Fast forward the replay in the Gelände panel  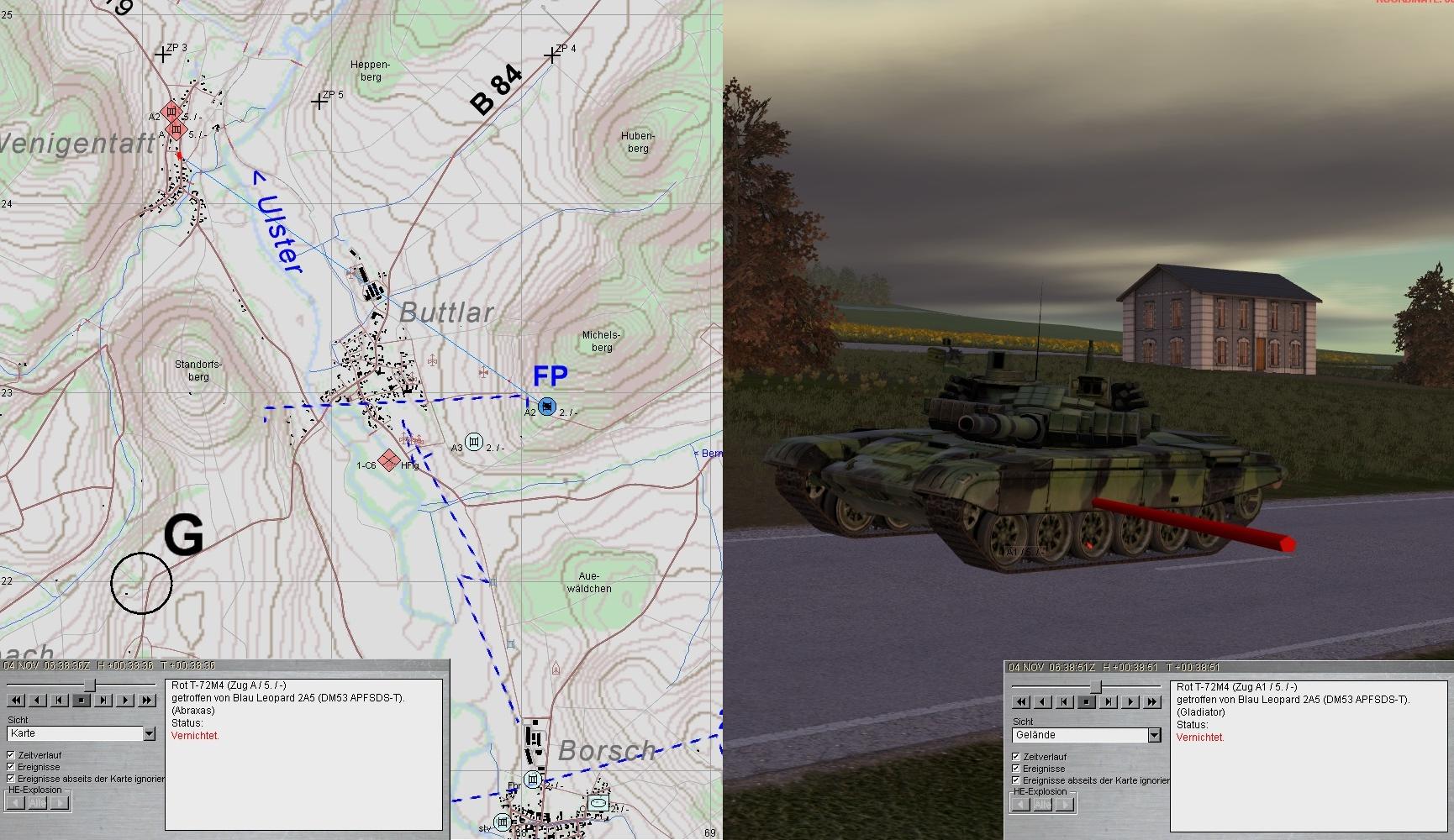(x=1152, y=701)
